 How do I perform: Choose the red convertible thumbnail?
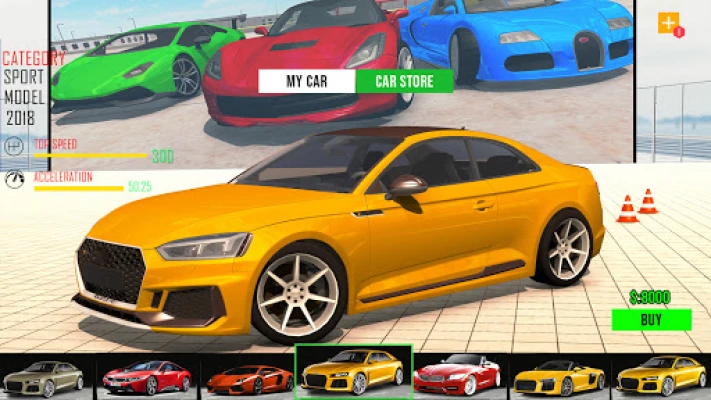[x=457, y=376]
